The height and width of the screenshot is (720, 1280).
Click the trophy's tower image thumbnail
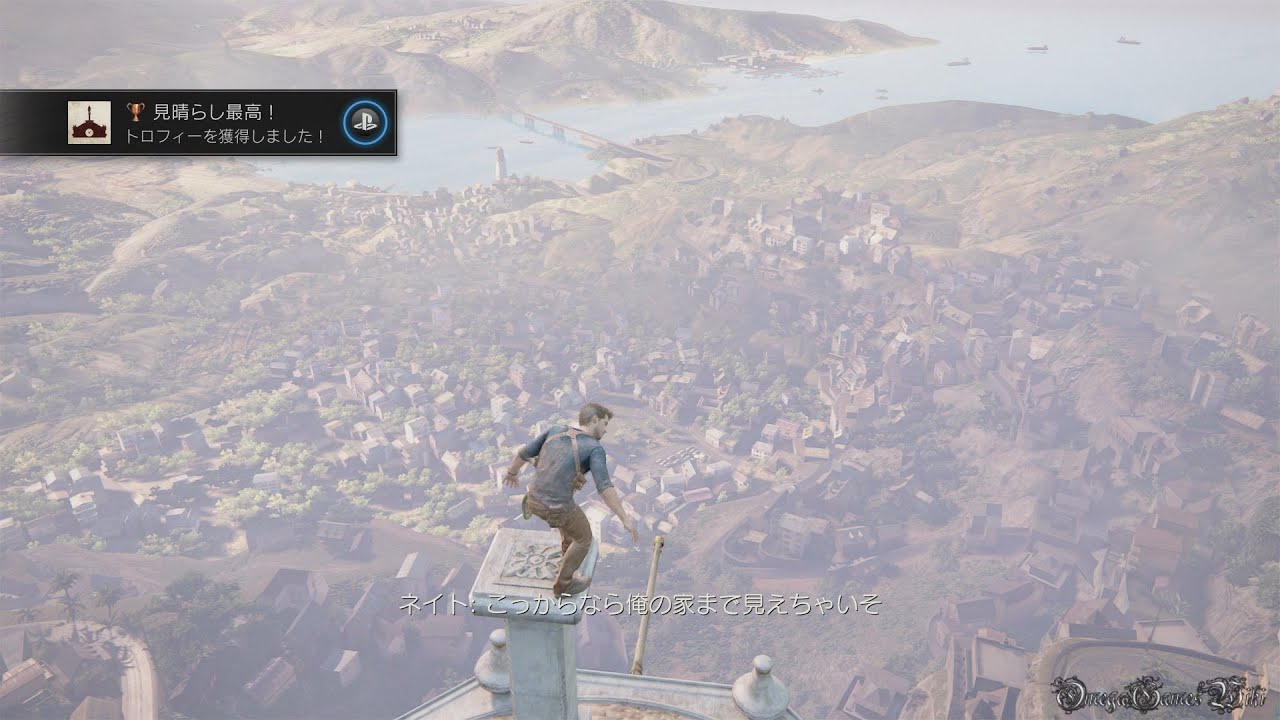[89, 122]
